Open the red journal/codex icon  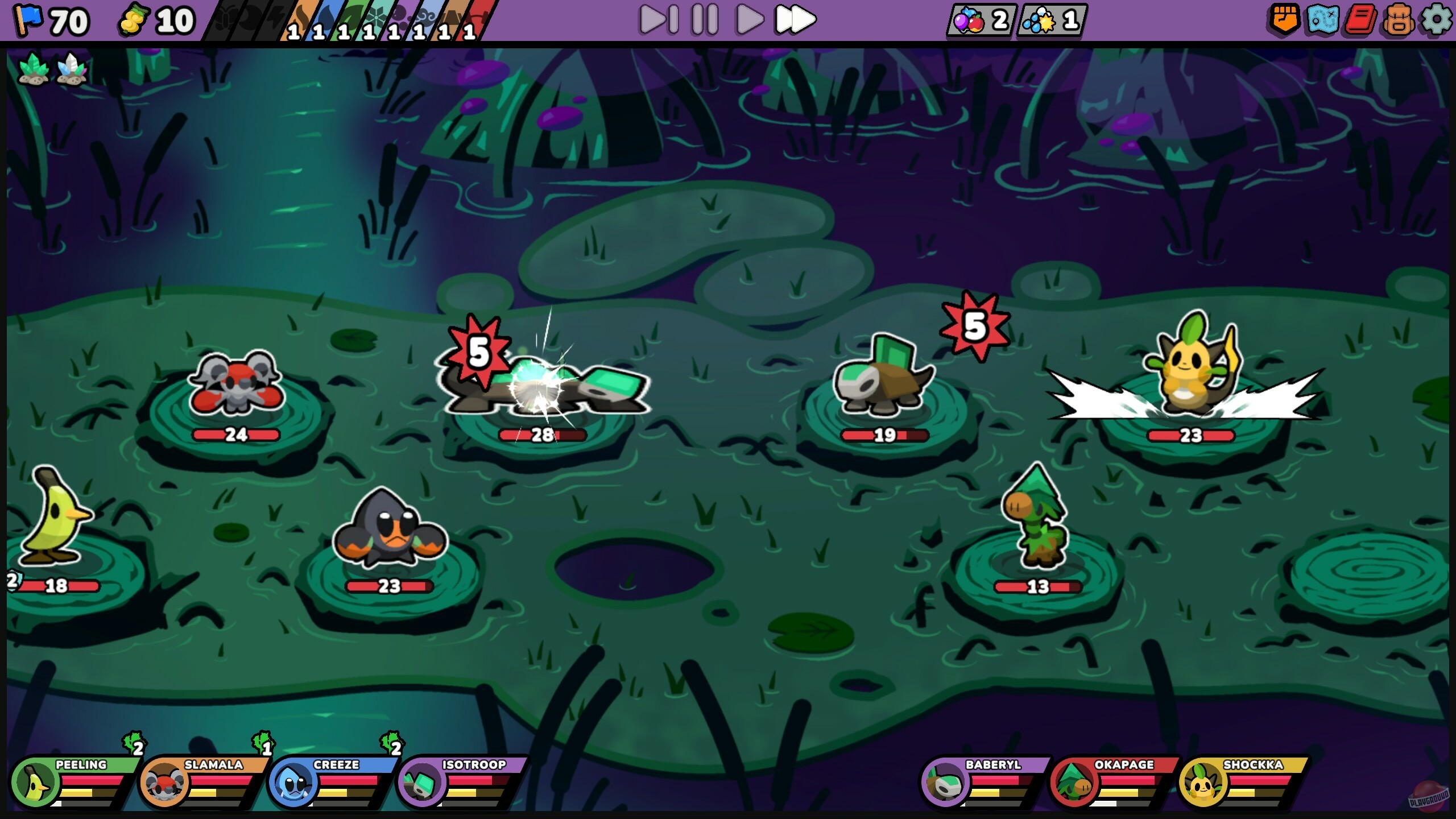pyautogui.click(x=1362, y=20)
